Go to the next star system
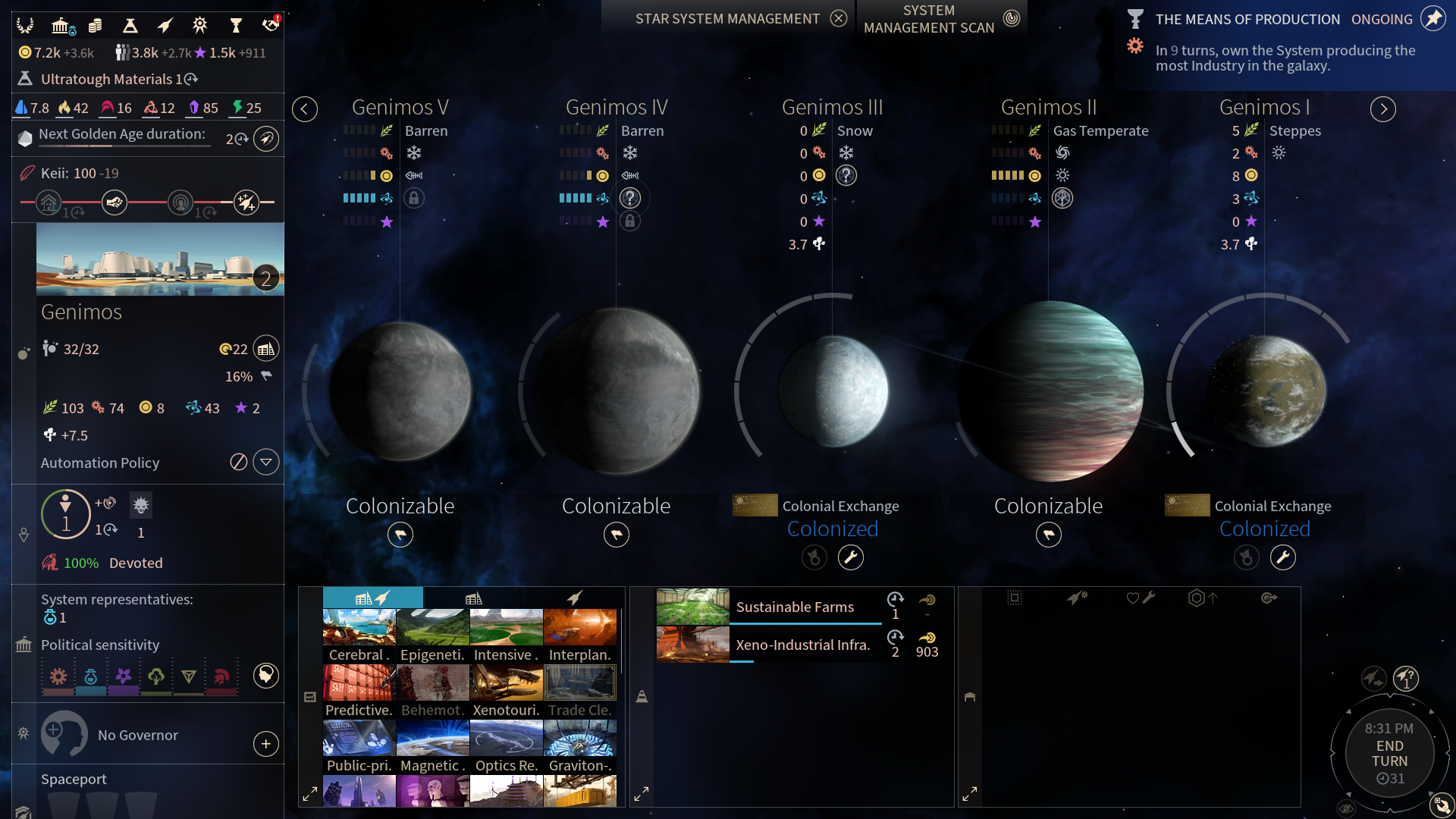This screenshot has height=819, width=1456. point(1383,109)
